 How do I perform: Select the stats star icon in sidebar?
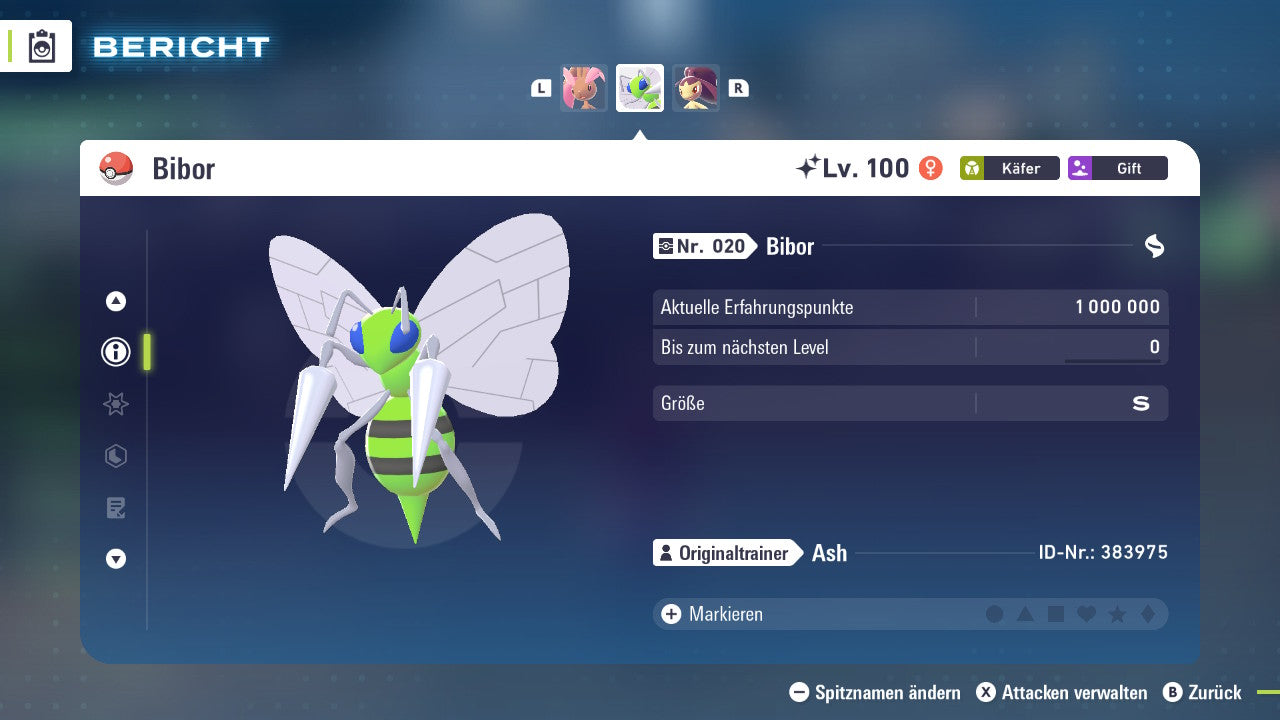tap(115, 404)
